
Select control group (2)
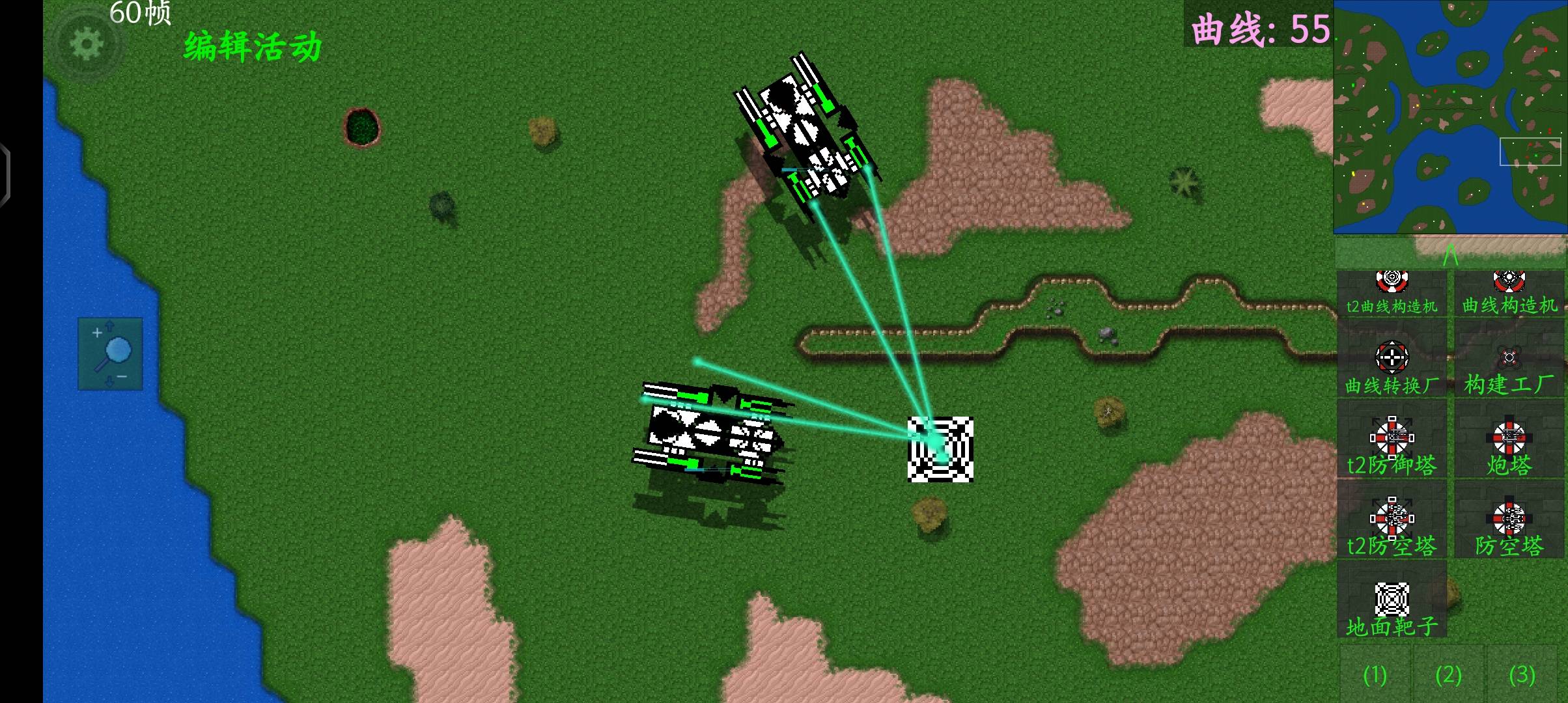click(1448, 674)
